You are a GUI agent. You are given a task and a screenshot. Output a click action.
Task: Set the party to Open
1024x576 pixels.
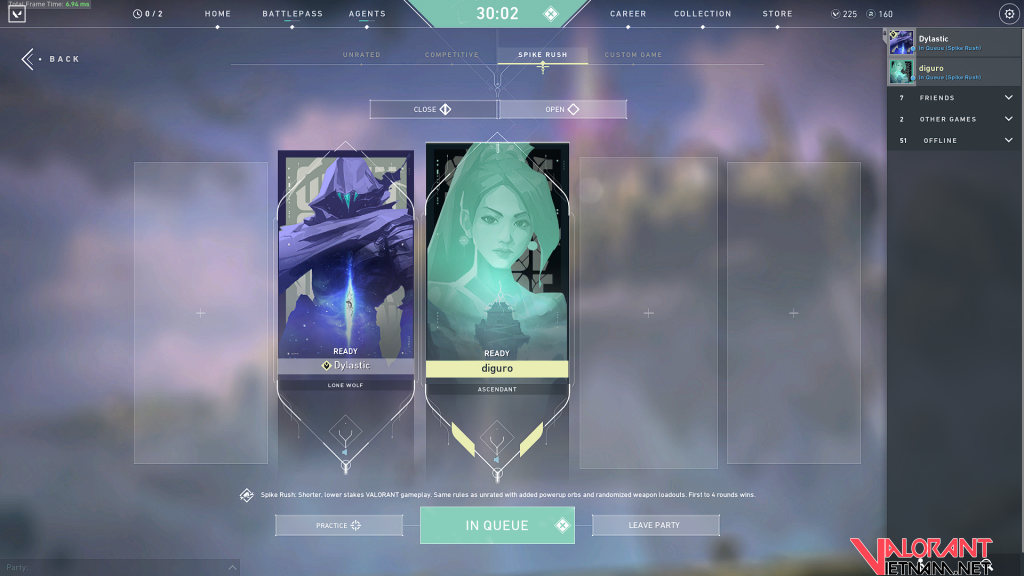tap(562, 109)
